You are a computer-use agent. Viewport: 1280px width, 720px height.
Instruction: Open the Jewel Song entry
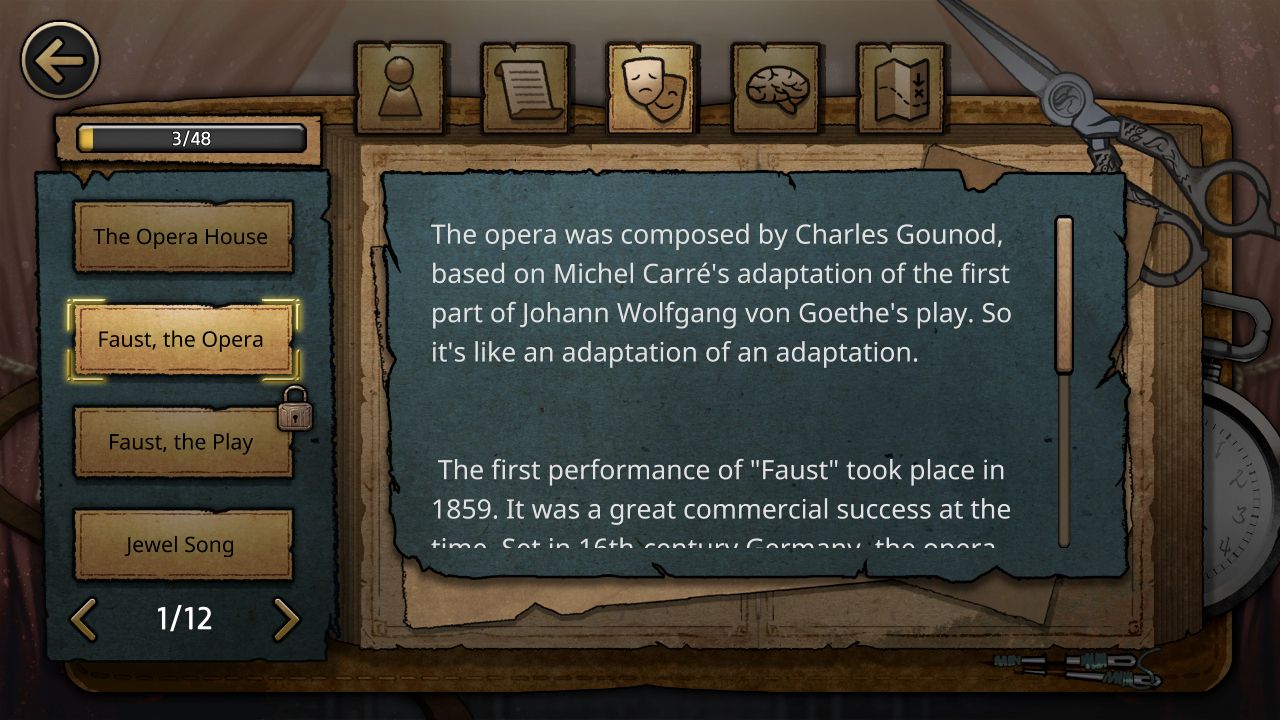tap(182, 545)
